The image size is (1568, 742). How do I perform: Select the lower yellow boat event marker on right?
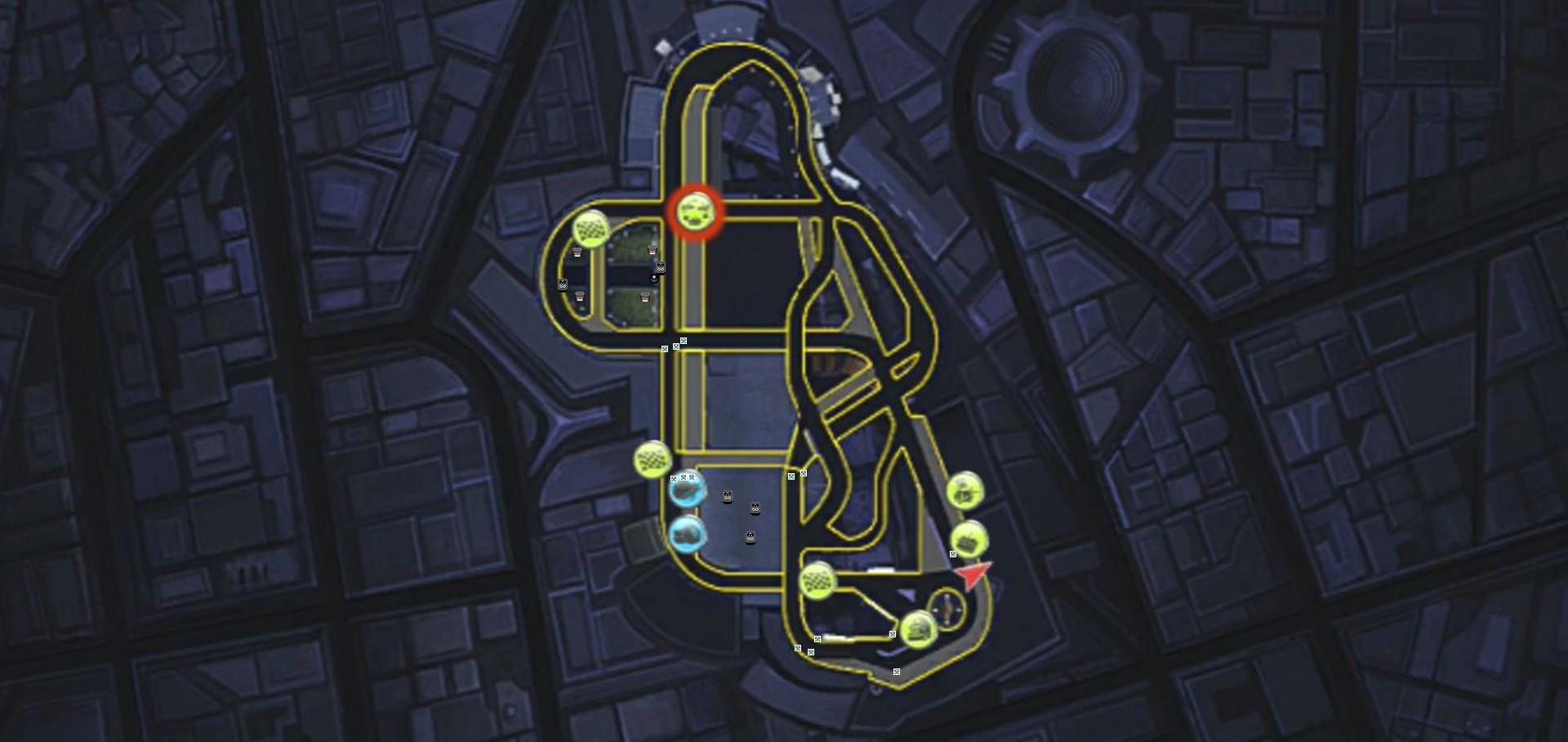click(969, 539)
